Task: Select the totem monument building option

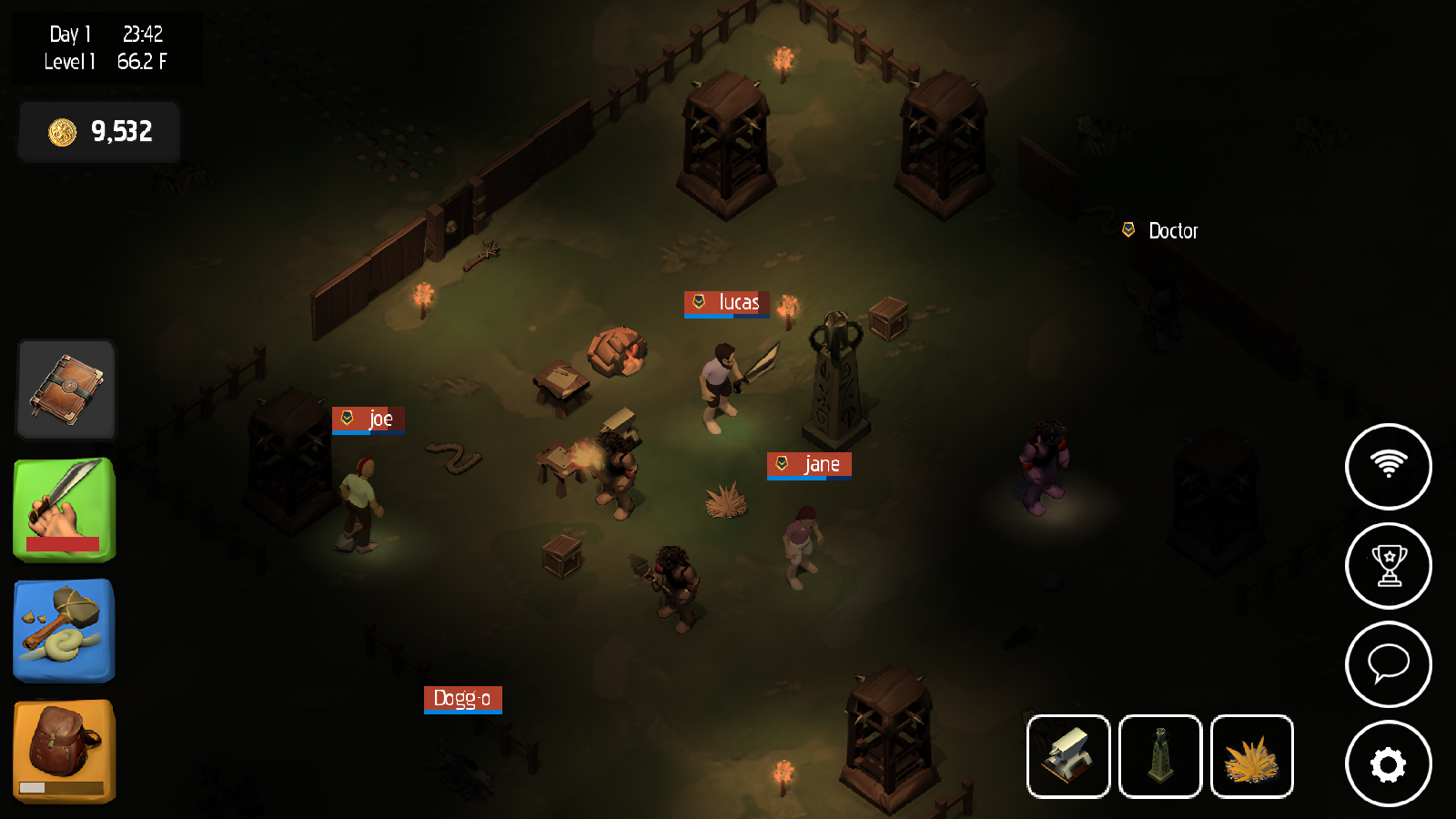Action: [x=1160, y=756]
